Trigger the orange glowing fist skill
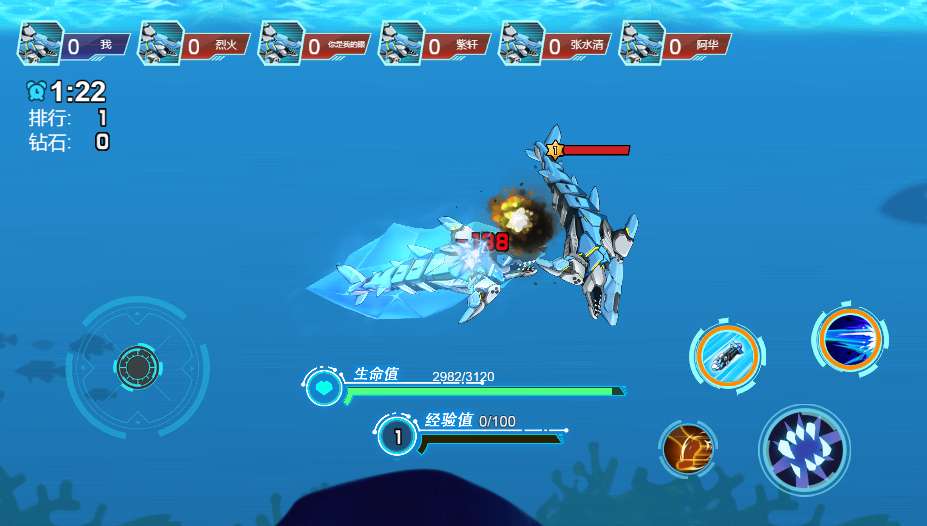927x526 pixels. point(688,449)
